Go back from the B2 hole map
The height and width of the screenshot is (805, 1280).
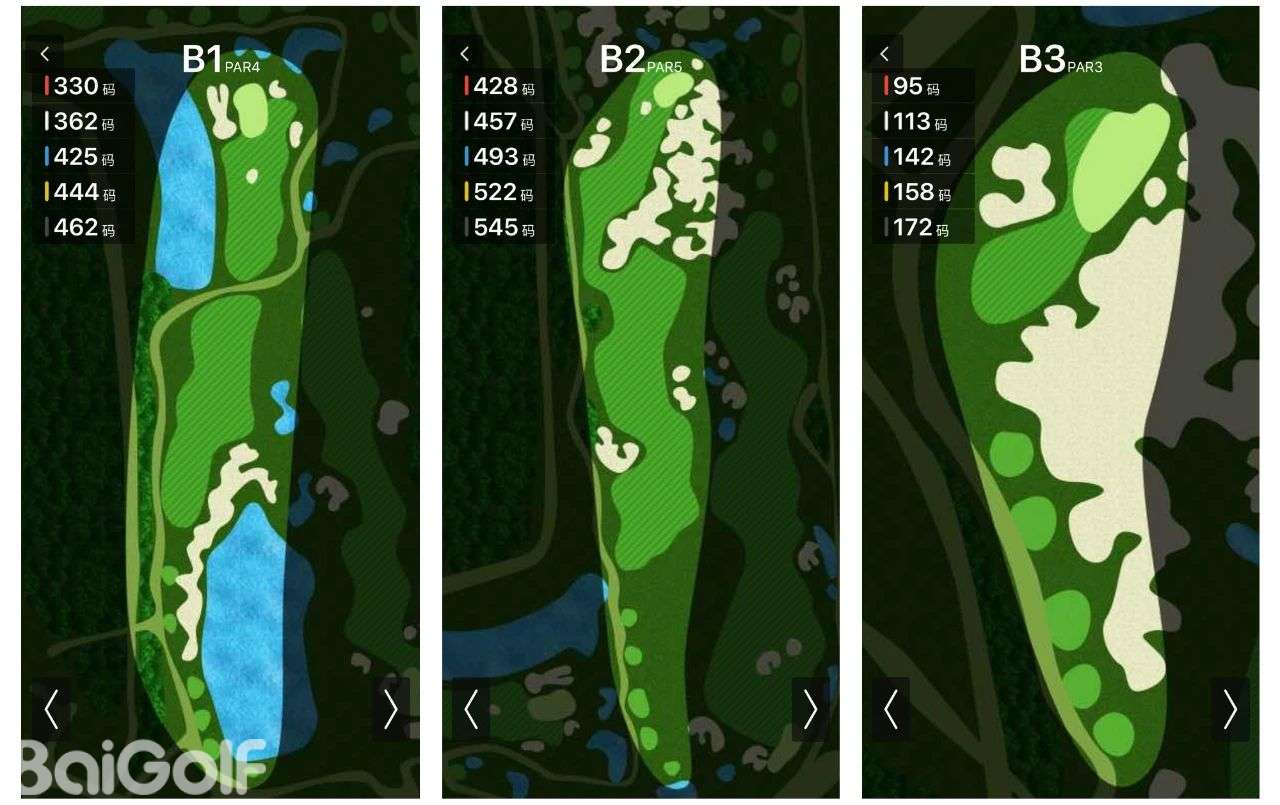(464, 54)
